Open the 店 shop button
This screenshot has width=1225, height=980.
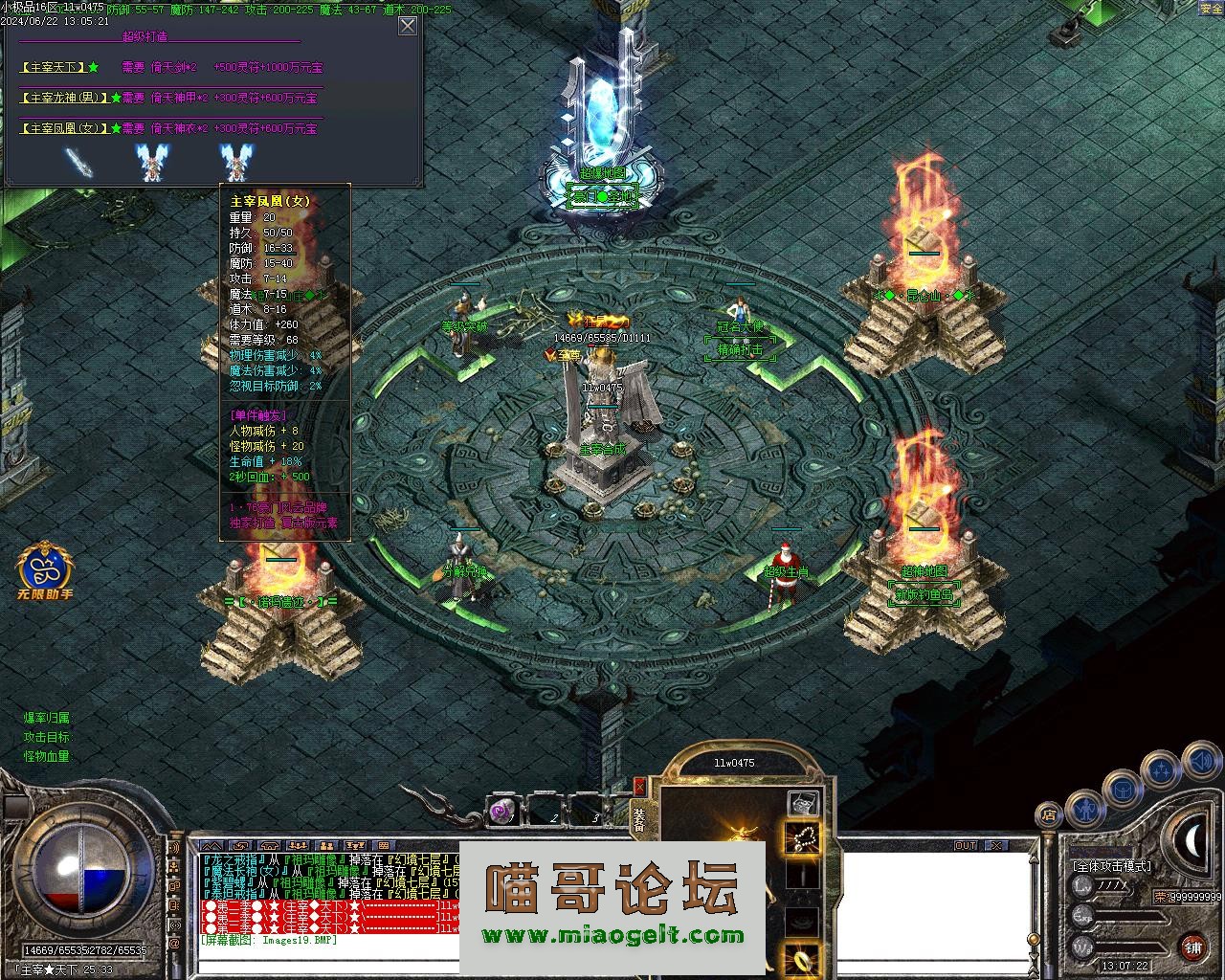click(x=1049, y=815)
